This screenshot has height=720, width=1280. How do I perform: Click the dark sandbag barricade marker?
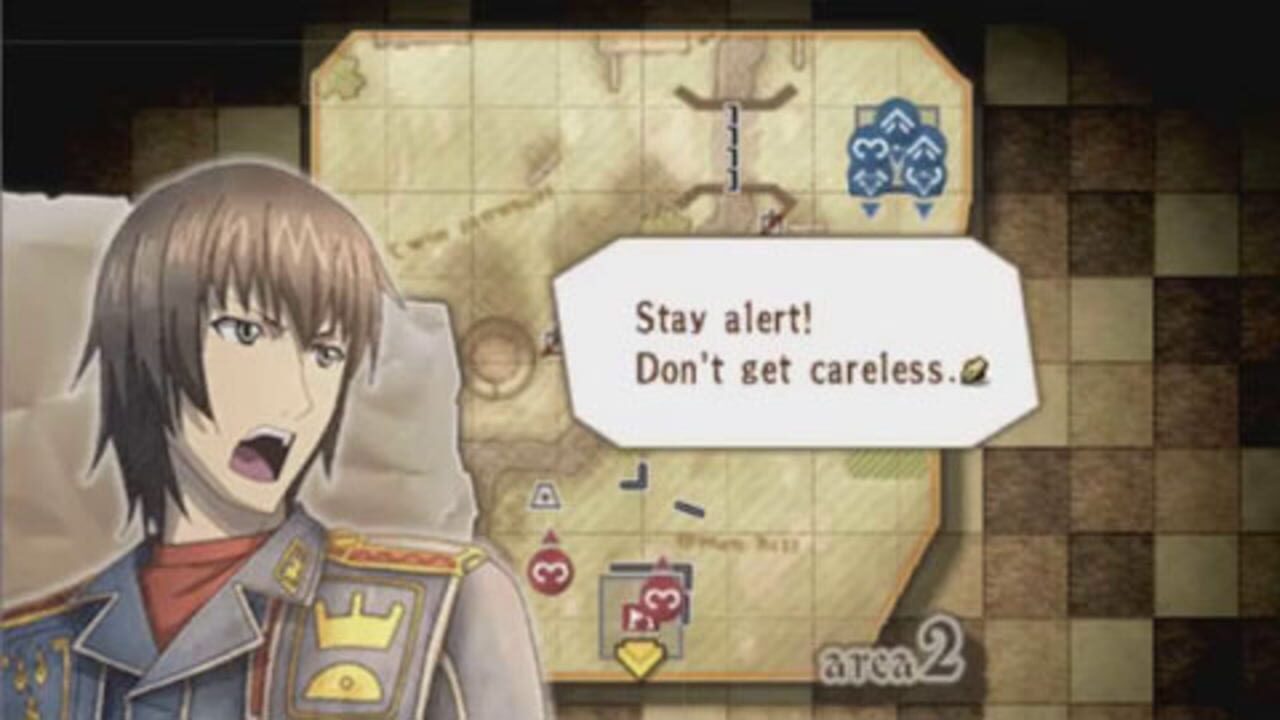click(688, 507)
